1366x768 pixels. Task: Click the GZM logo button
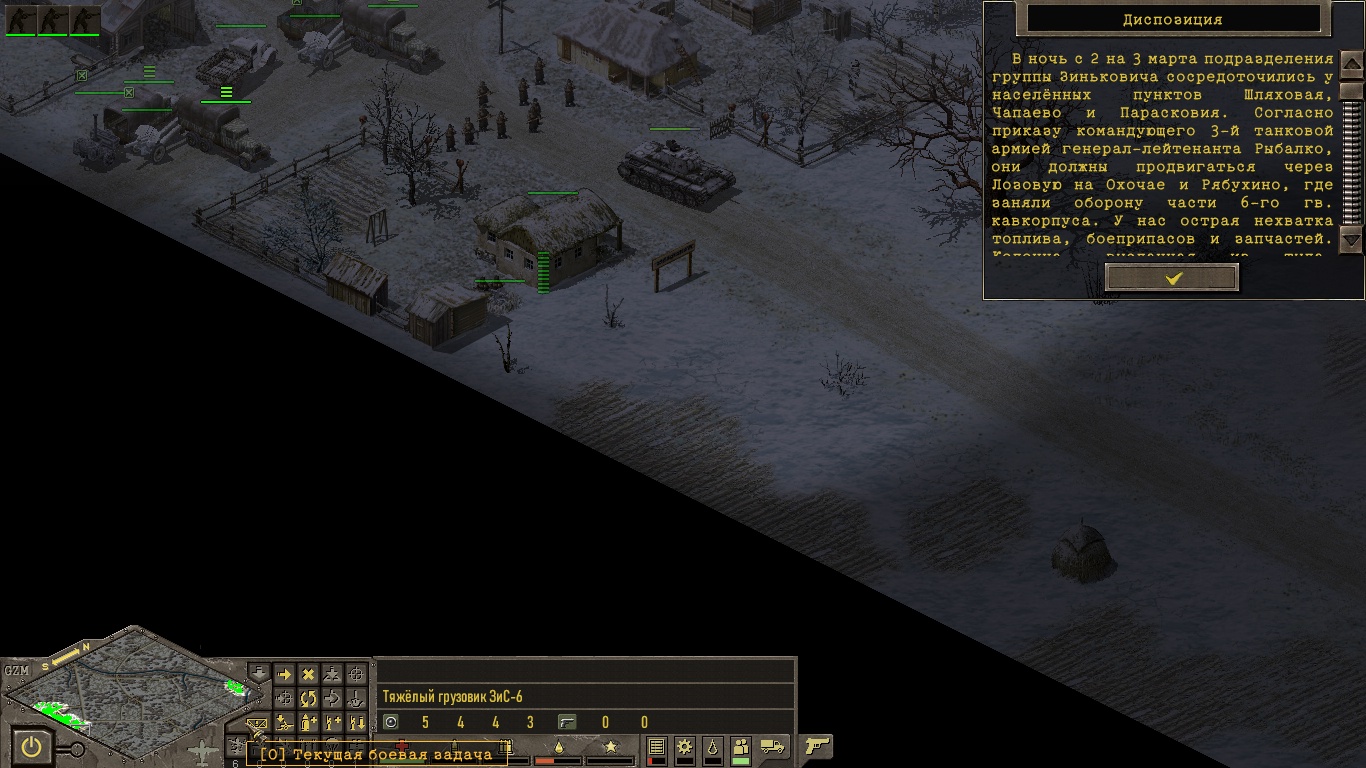pyautogui.click(x=16, y=670)
